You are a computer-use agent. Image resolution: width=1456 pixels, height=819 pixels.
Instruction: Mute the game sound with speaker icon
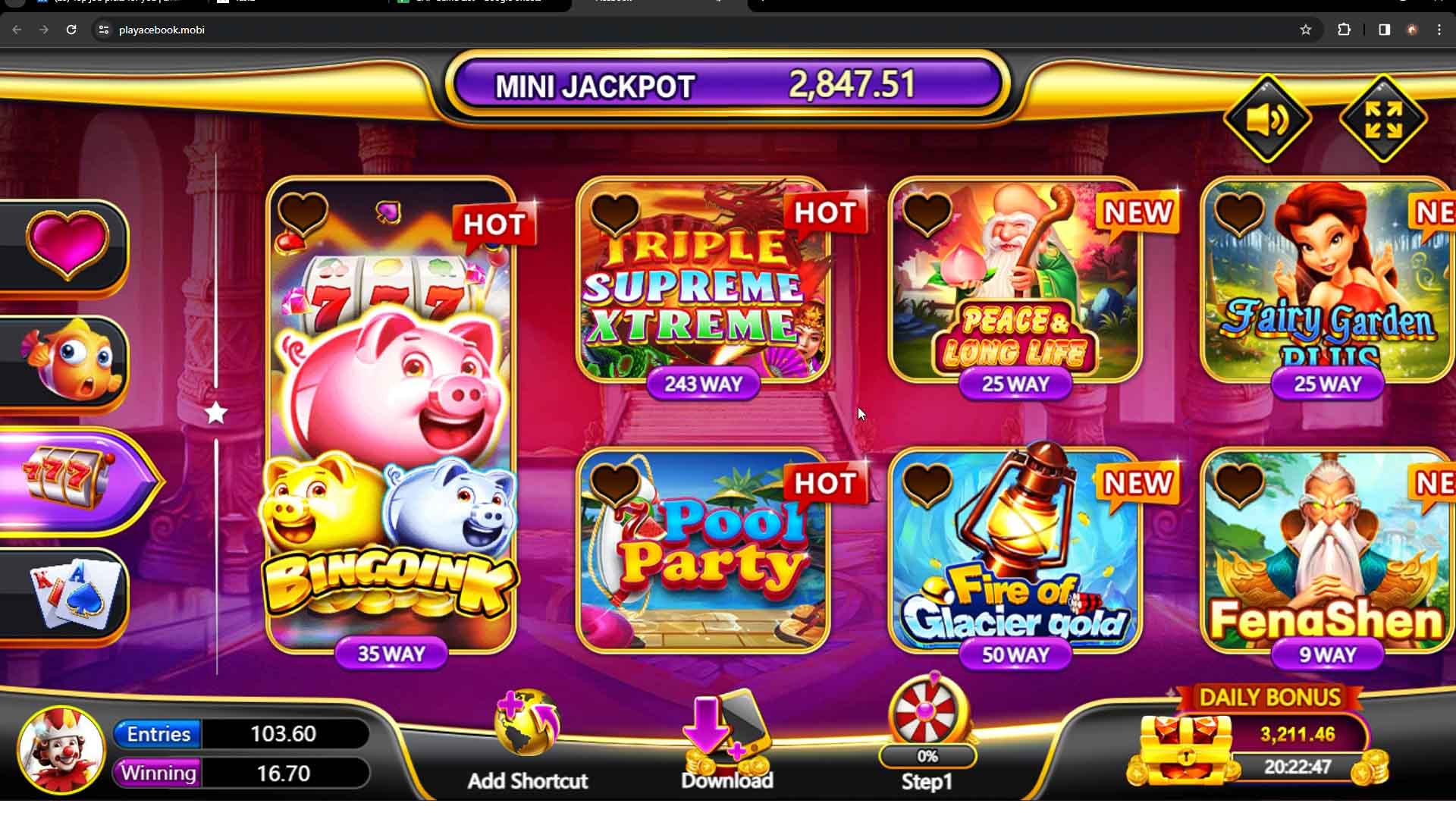tap(1268, 118)
